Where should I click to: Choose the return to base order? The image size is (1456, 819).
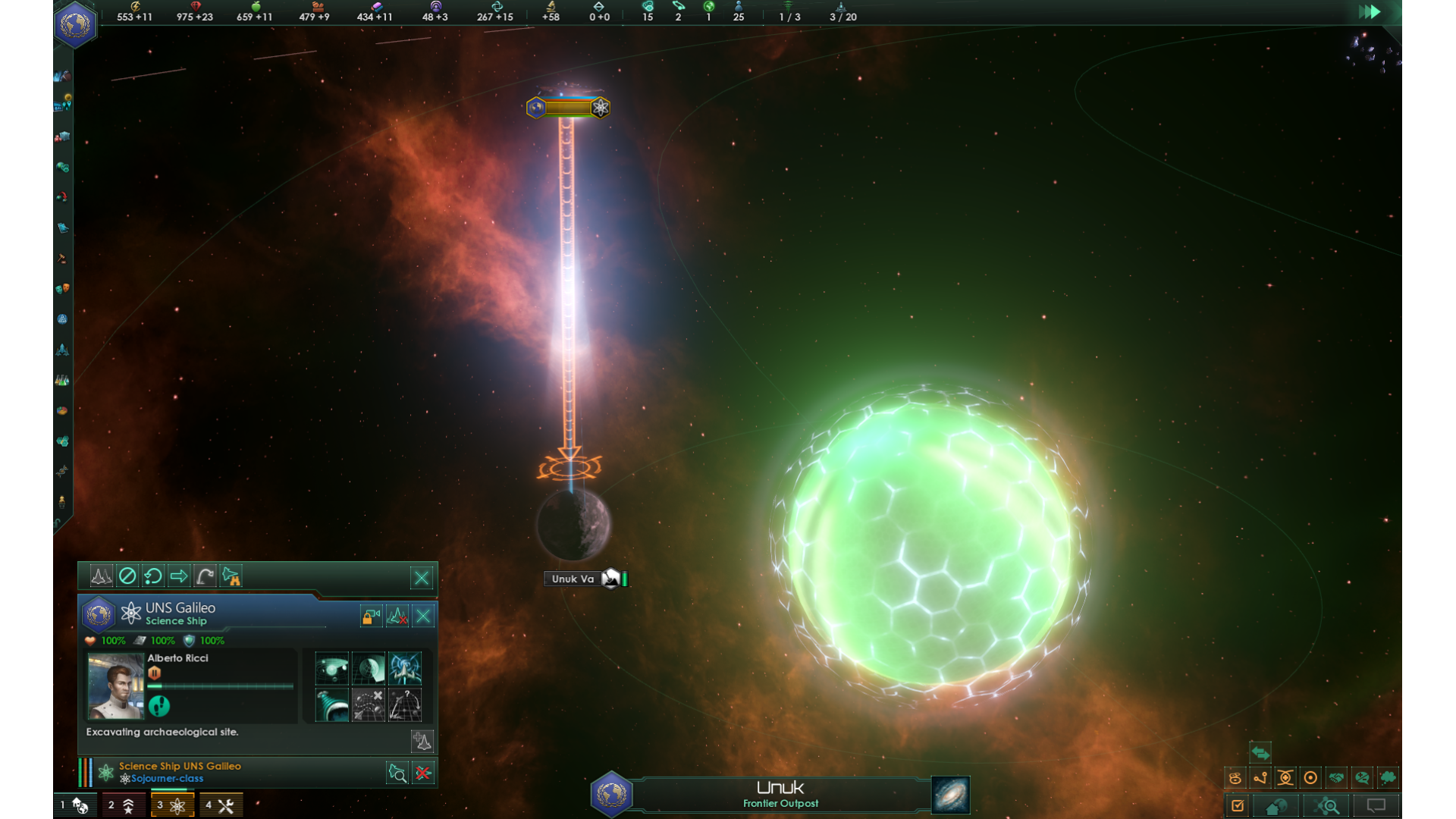tap(153, 576)
